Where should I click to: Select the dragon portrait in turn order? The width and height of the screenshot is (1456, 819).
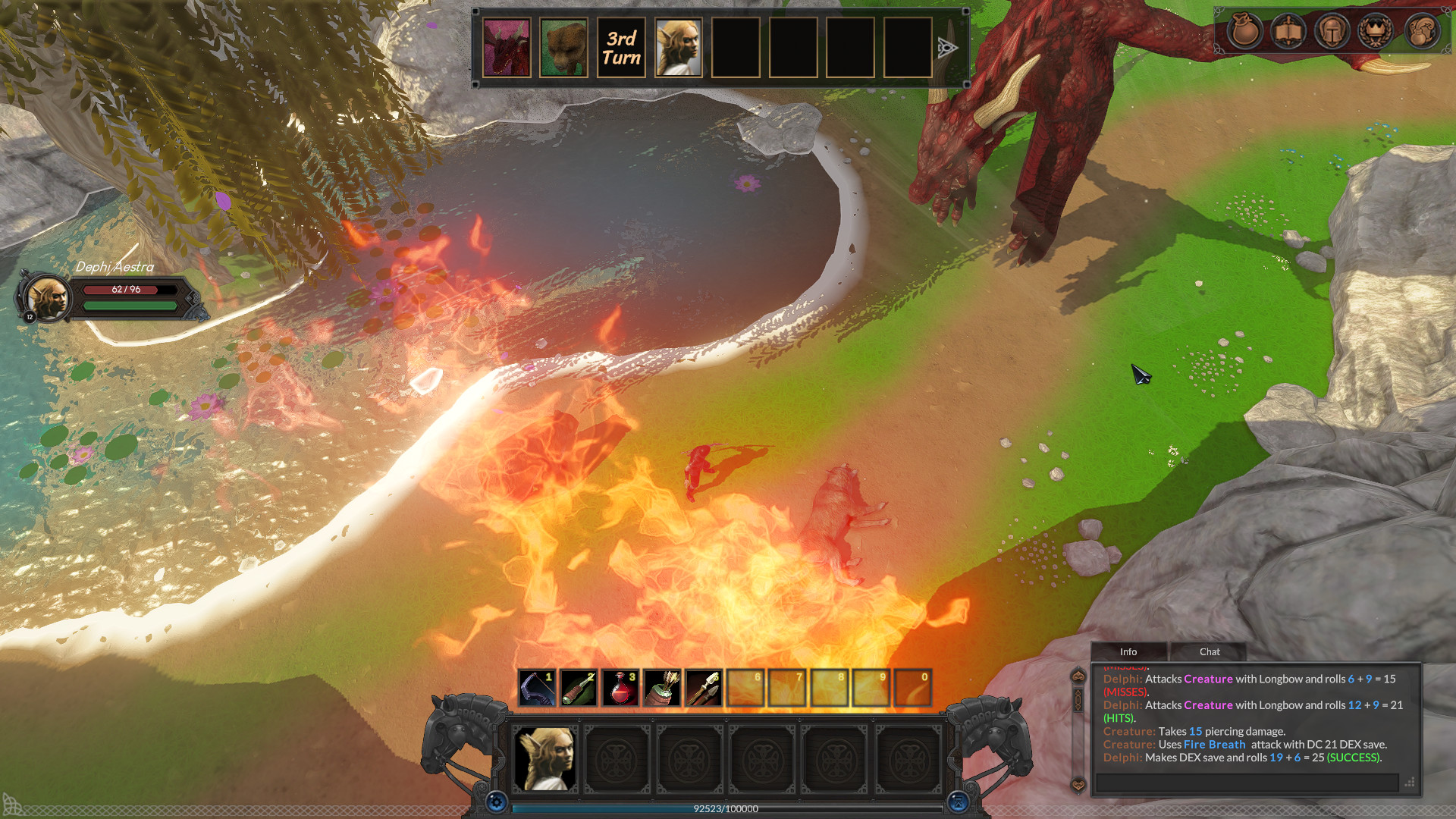(507, 48)
